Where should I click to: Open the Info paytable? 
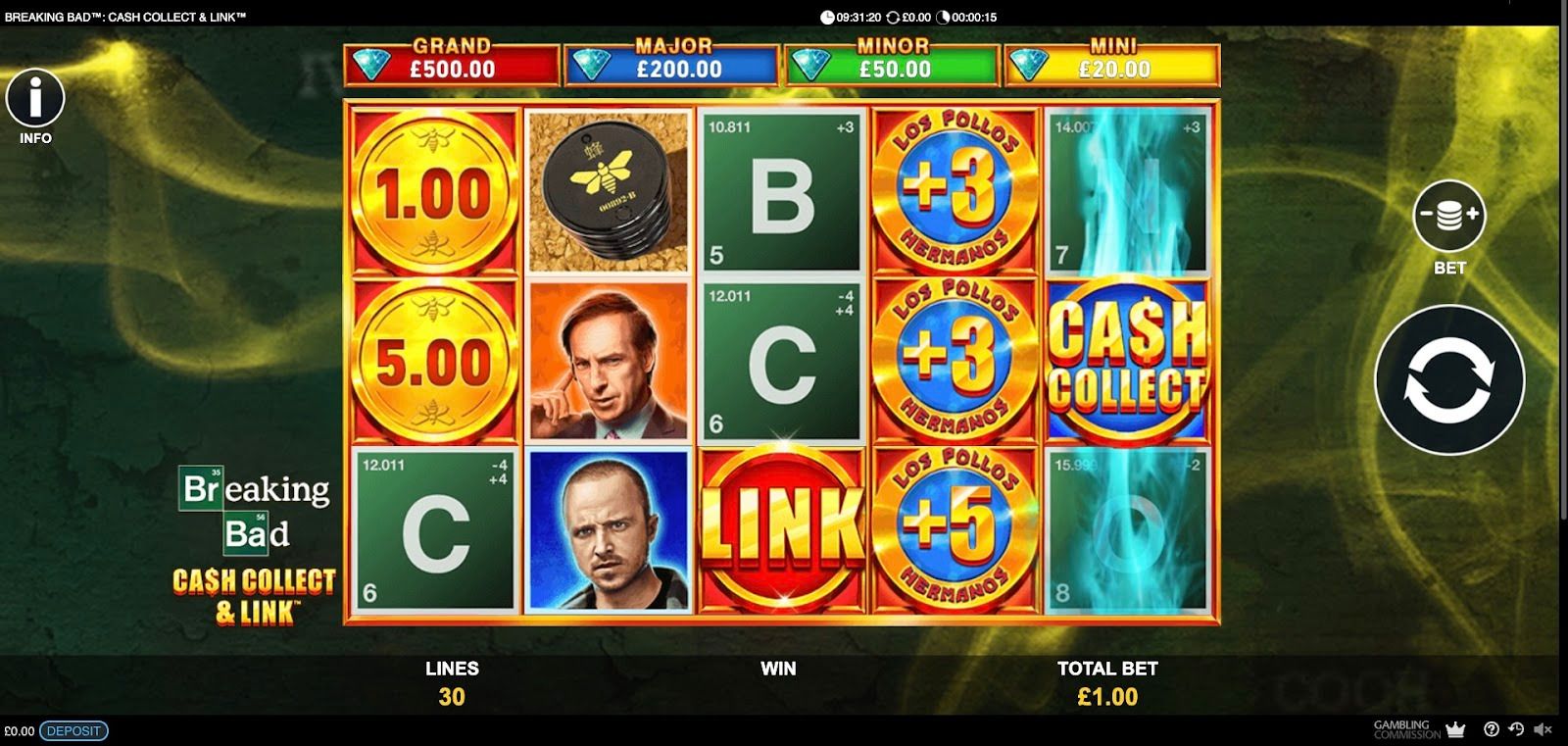pos(35,99)
